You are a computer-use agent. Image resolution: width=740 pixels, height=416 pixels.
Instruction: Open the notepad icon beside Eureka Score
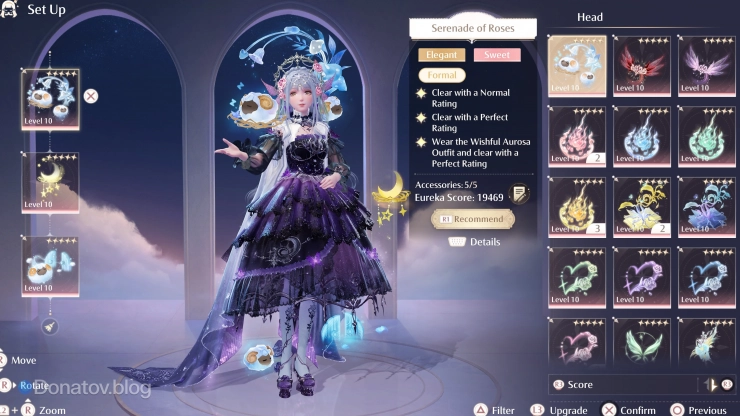click(519, 194)
